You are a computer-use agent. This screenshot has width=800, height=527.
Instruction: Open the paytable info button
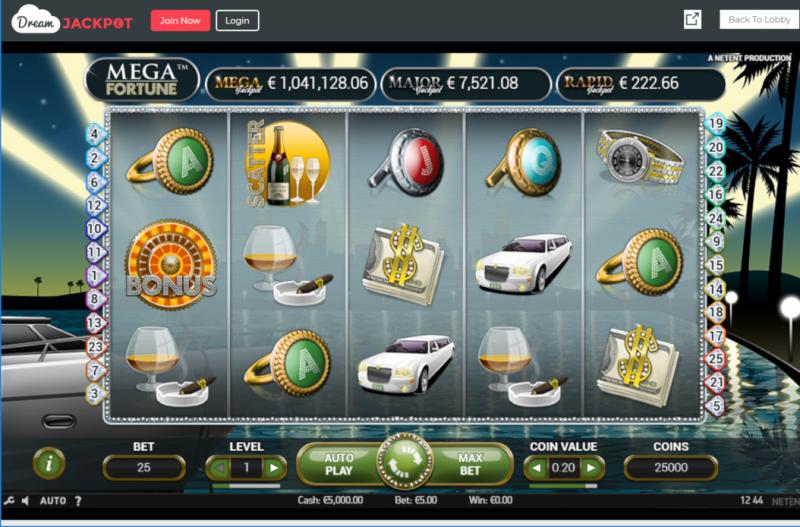coord(49,463)
